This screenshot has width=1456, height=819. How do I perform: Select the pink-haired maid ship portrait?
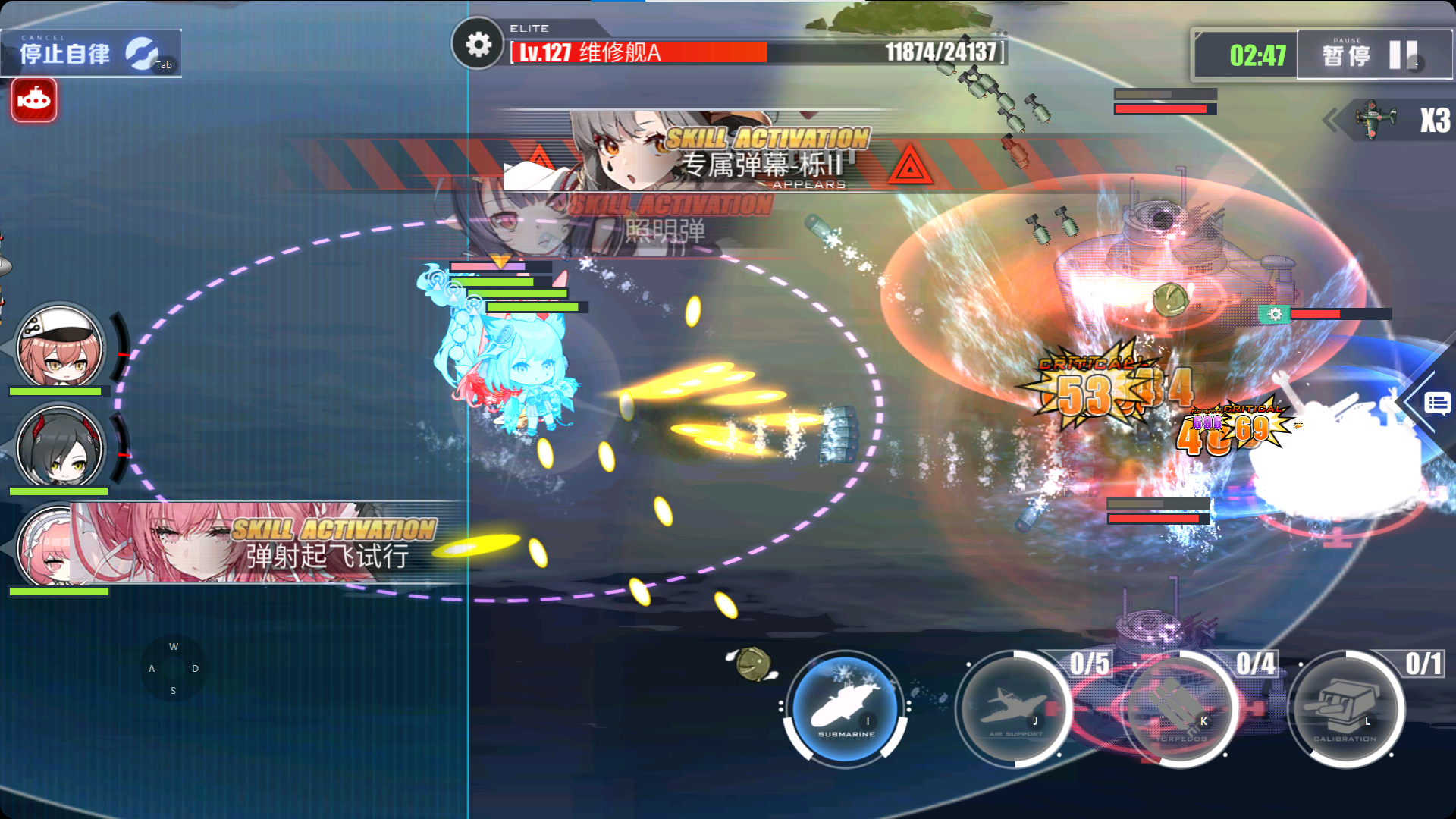45,546
